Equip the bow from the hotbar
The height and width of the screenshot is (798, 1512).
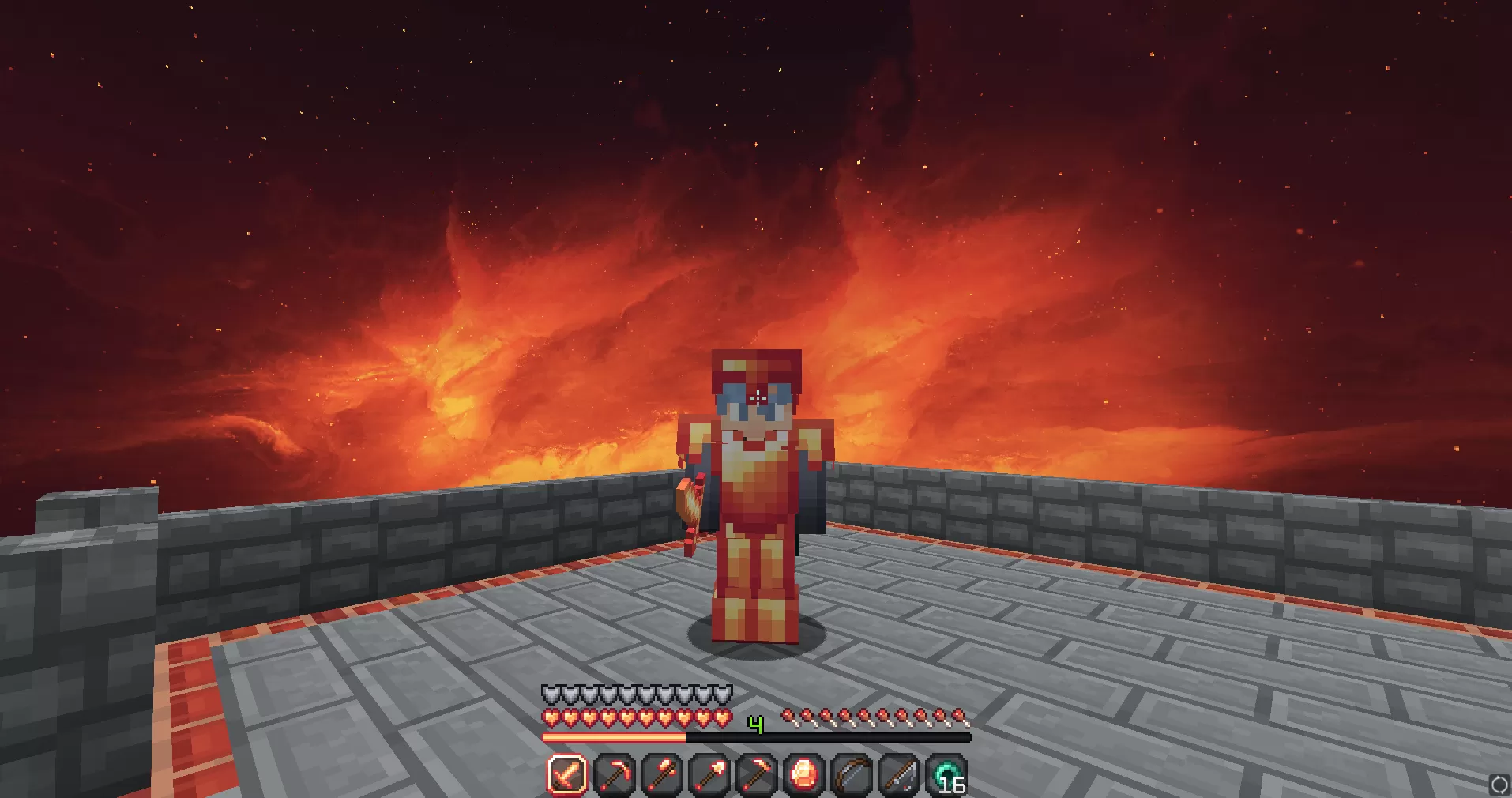[x=852, y=774]
